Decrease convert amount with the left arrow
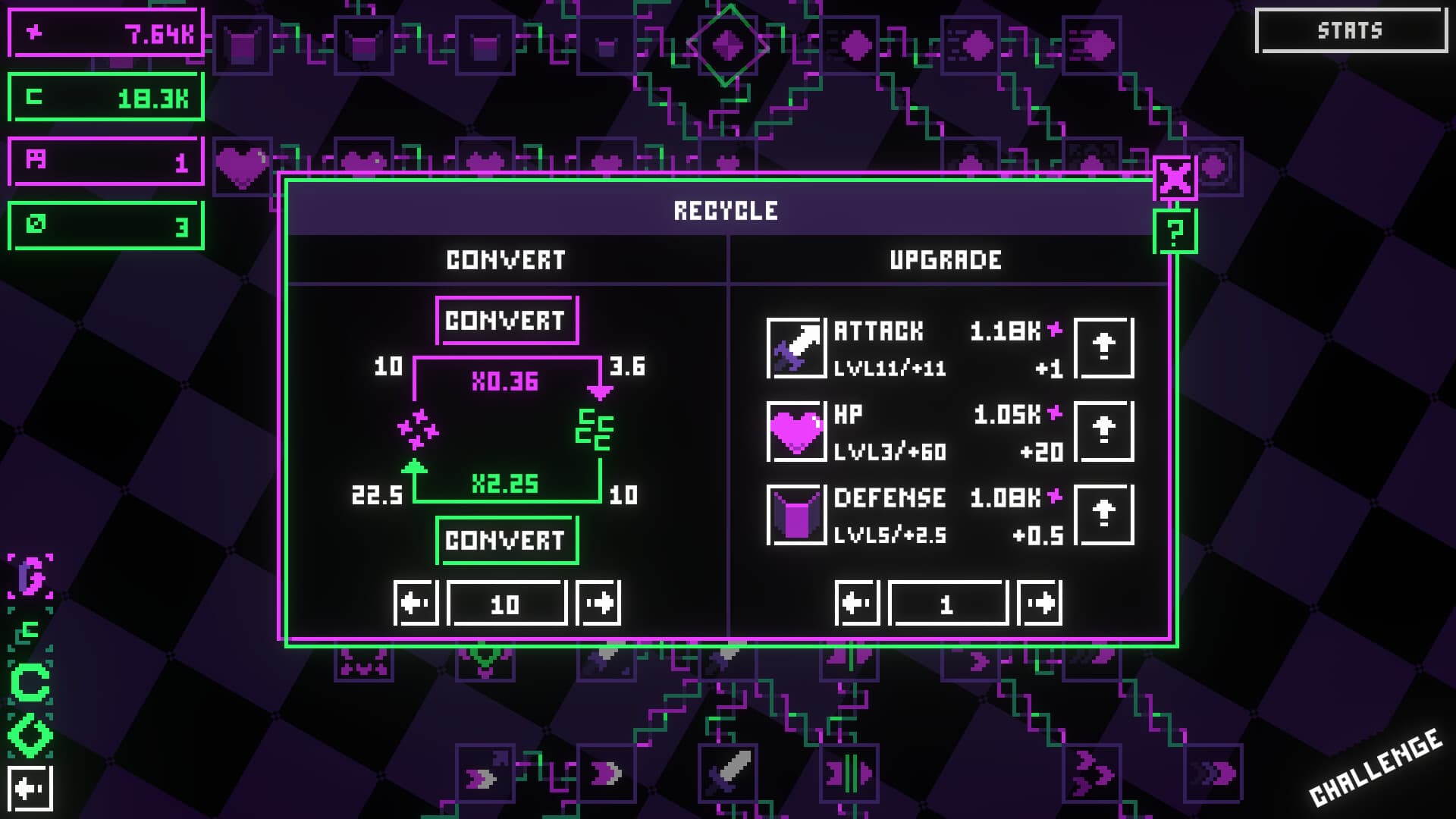The width and height of the screenshot is (1456, 819). point(416,603)
